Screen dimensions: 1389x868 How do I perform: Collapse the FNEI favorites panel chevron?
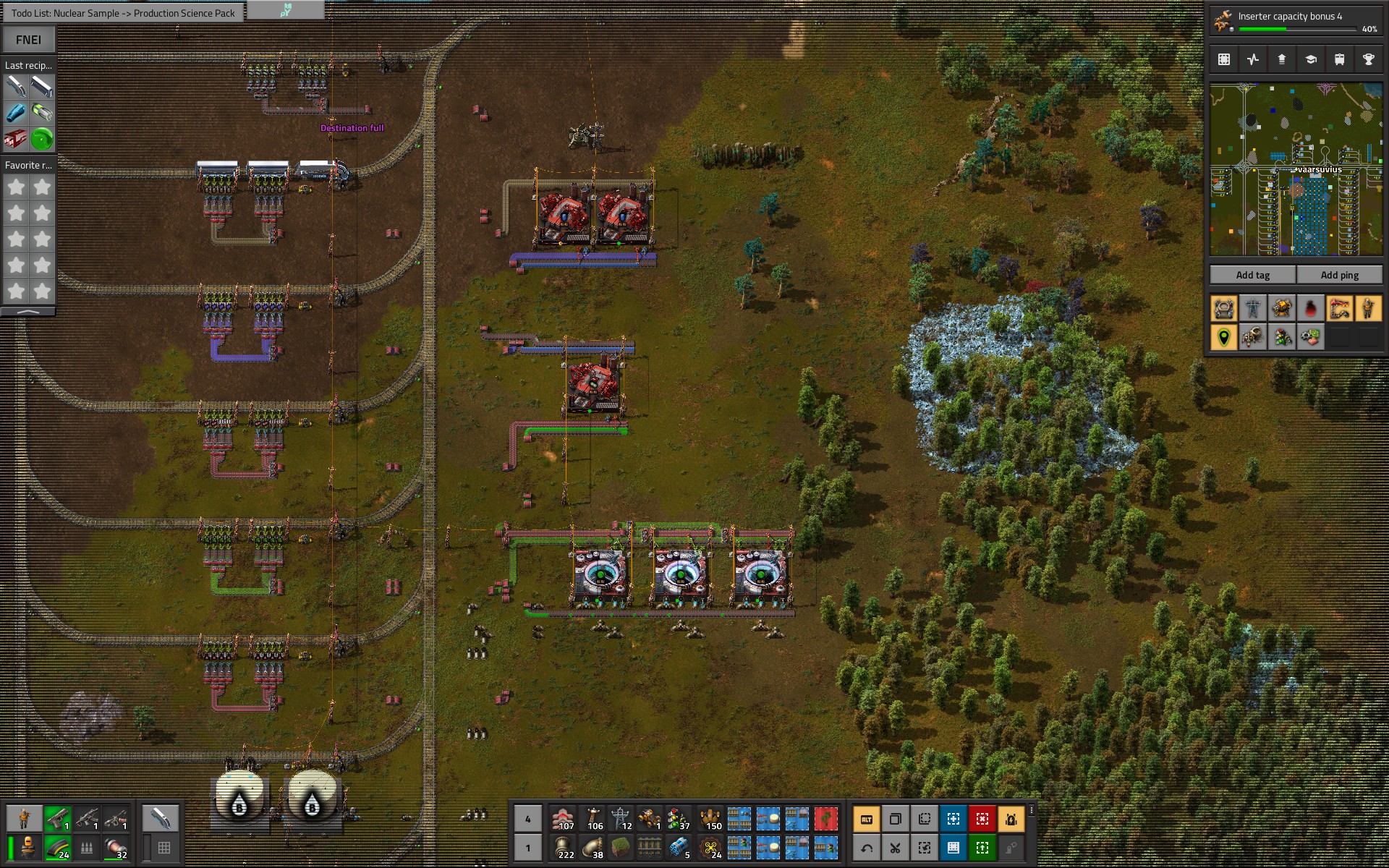27,311
